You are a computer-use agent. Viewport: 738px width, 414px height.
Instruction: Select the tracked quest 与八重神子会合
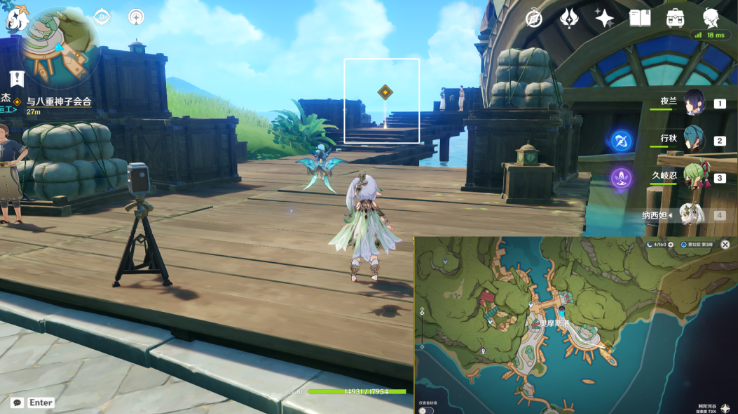pyautogui.click(x=58, y=101)
